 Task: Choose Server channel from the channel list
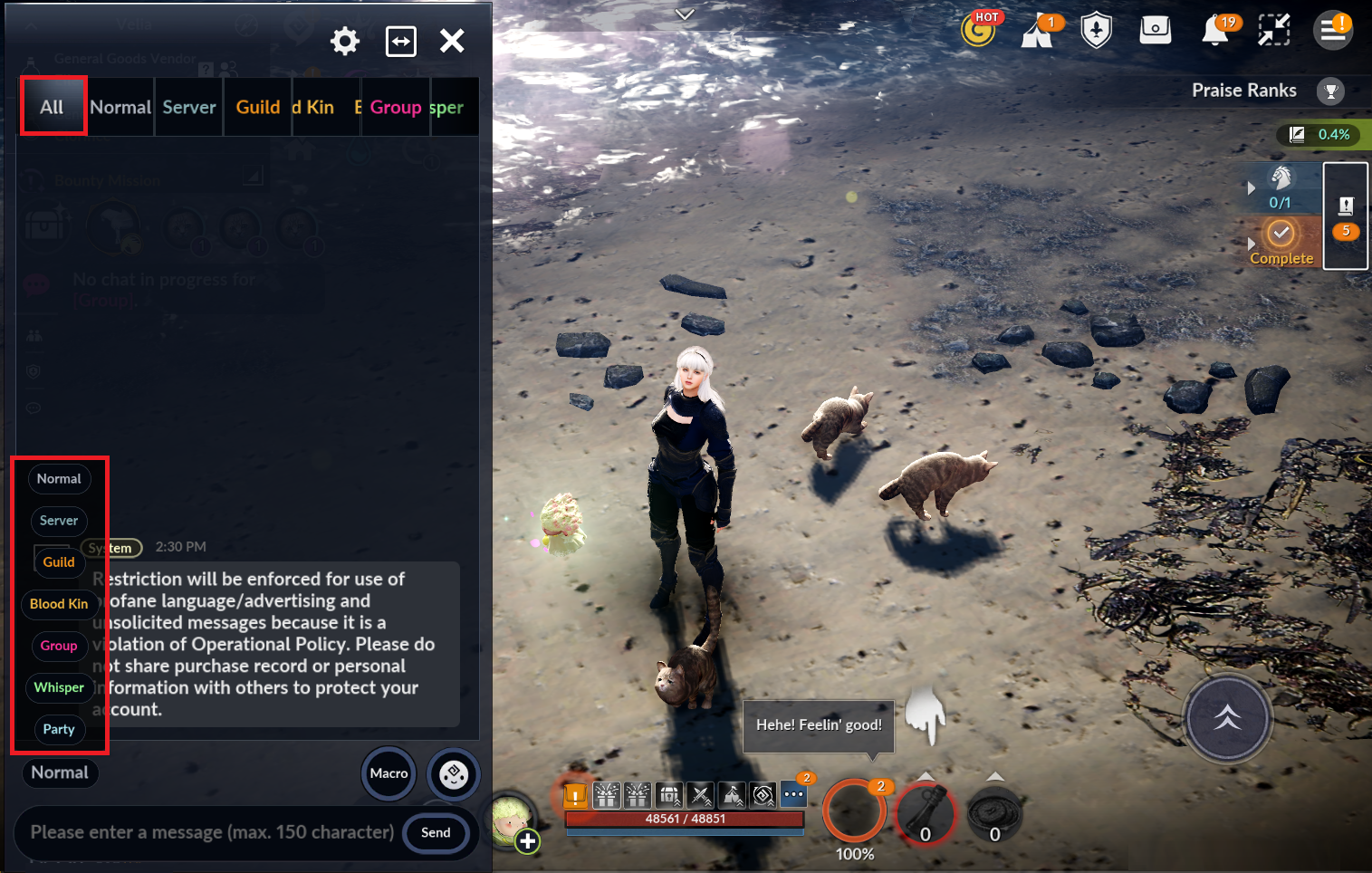[59, 521]
